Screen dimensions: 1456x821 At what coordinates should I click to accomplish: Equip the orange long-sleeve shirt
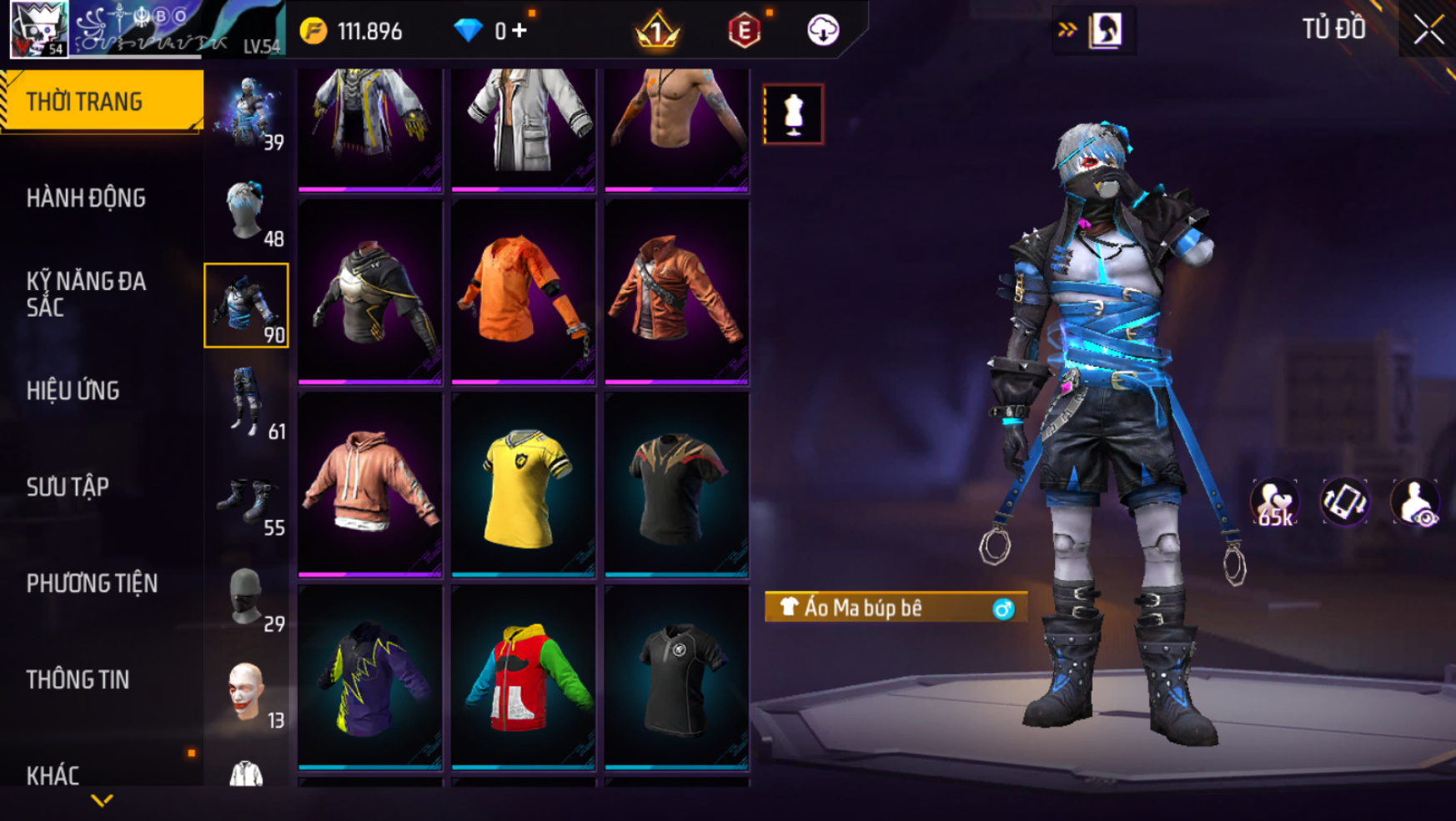(x=523, y=292)
